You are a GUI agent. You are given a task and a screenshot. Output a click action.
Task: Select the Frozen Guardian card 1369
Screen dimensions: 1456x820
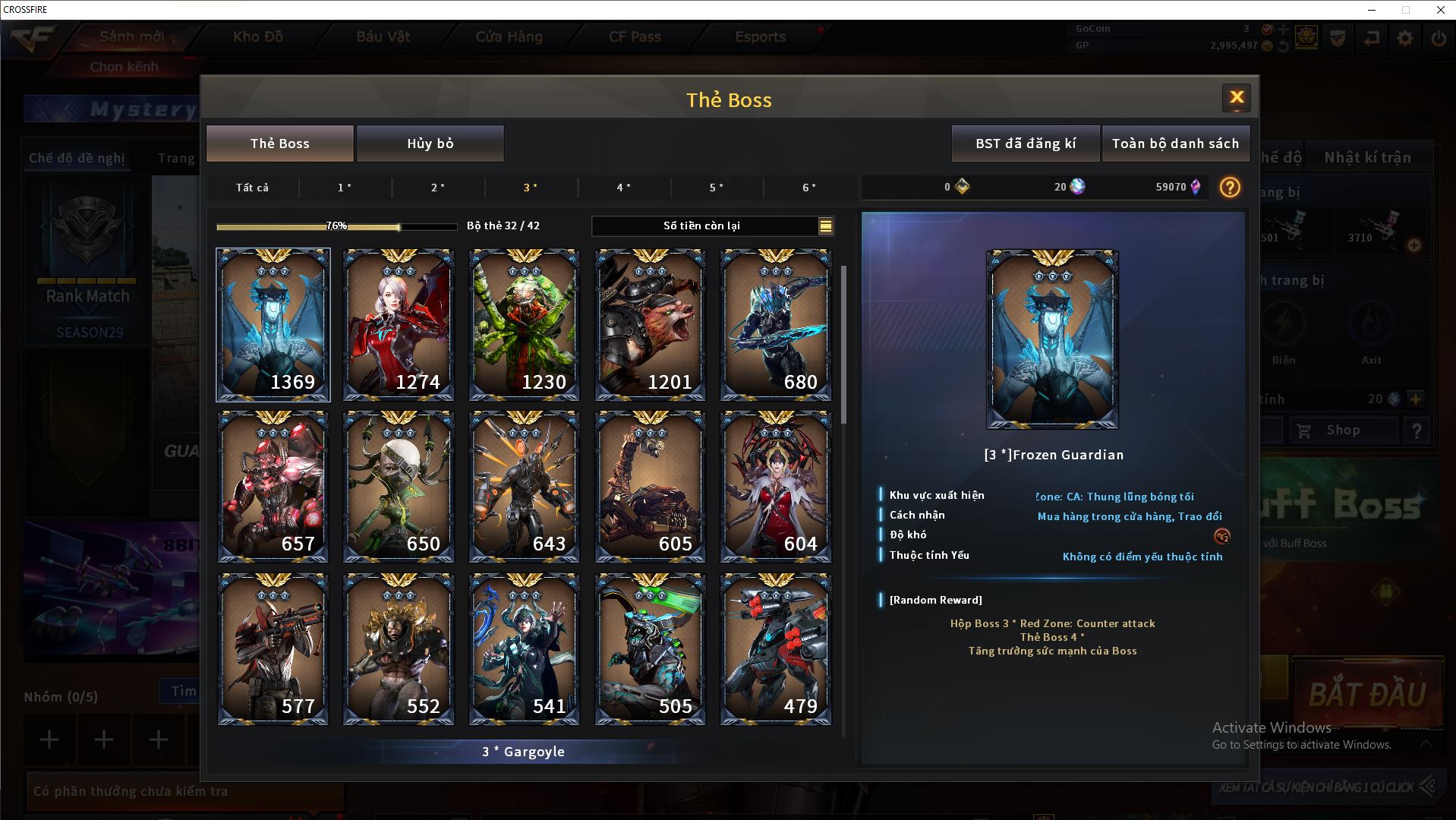[x=273, y=324]
